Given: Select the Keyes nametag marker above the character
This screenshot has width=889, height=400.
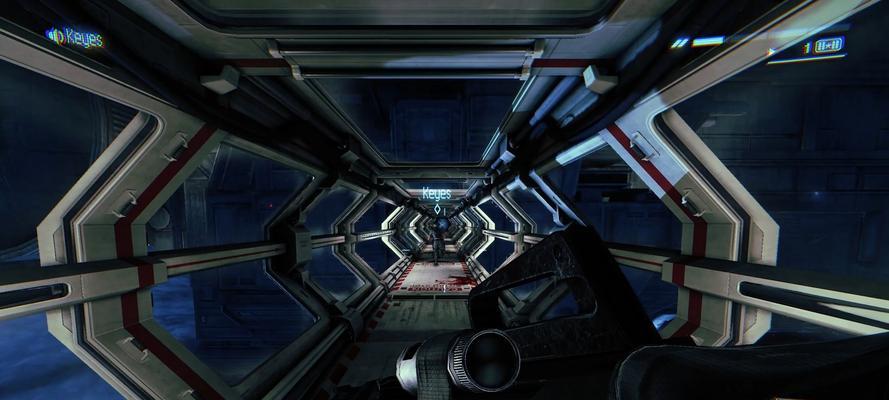Looking at the screenshot, I should pos(436,194).
